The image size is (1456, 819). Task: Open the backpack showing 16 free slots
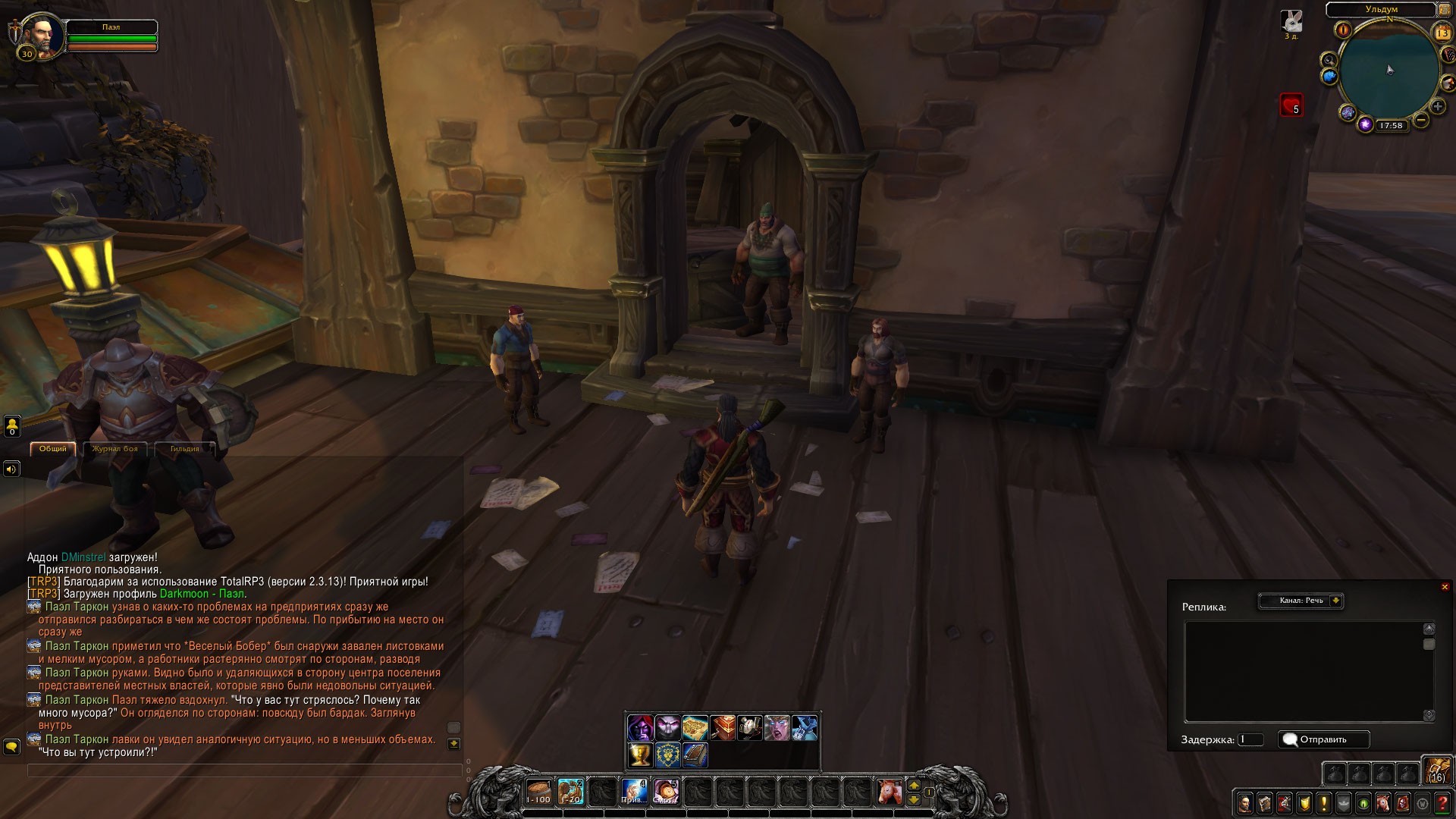pyautogui.click(x=1437, y=770)
